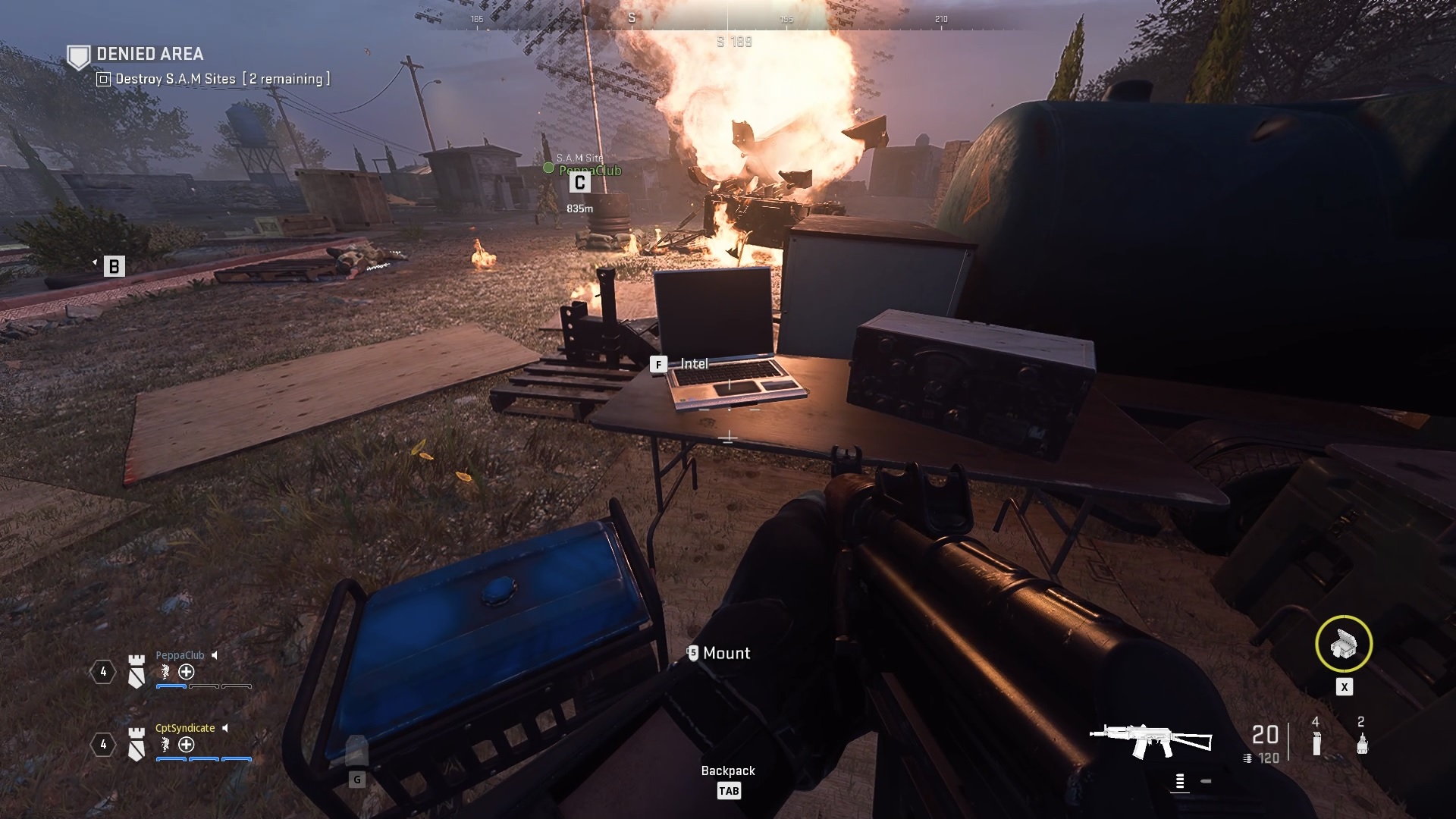Viewport: 1456px width, 819px height.
Task: Click PeppaClub's self-revive plus icon
Action: point(186,672)
